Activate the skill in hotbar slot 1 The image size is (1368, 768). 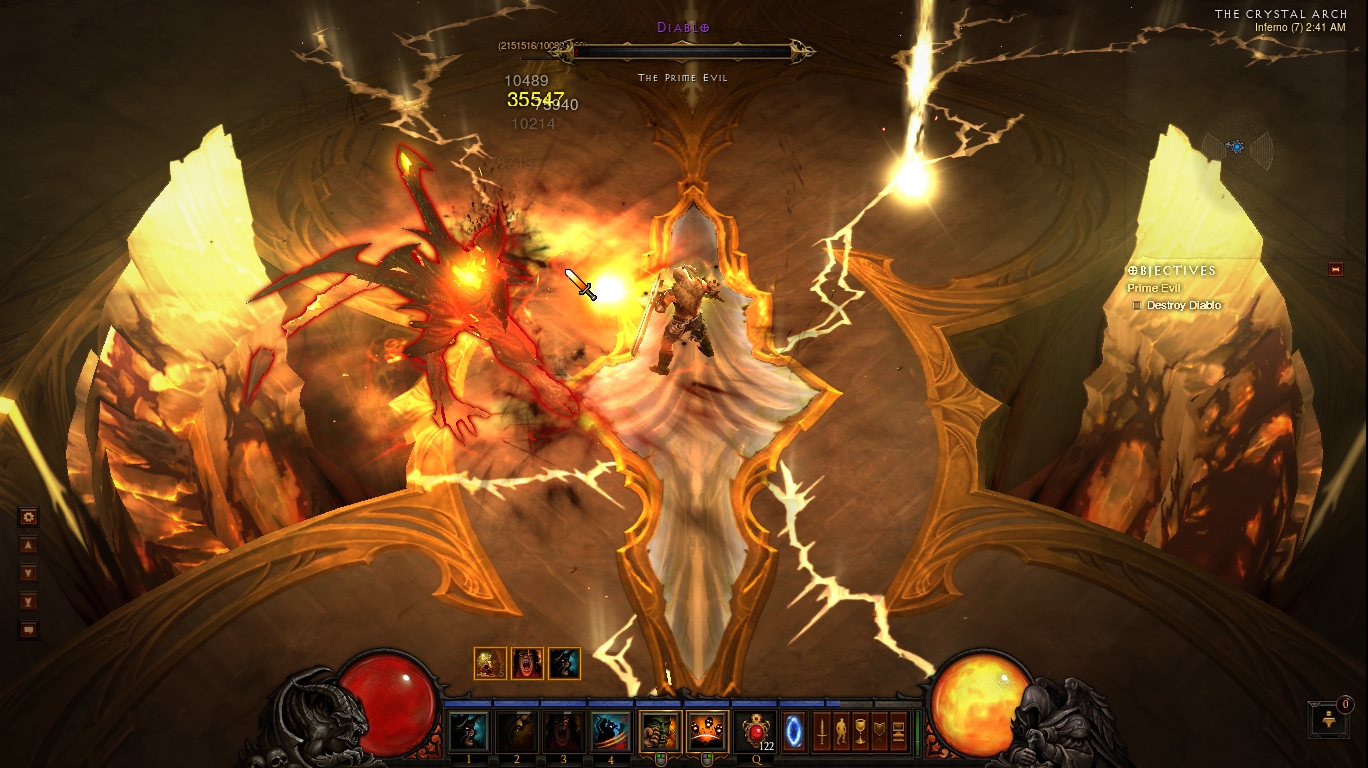468,731
